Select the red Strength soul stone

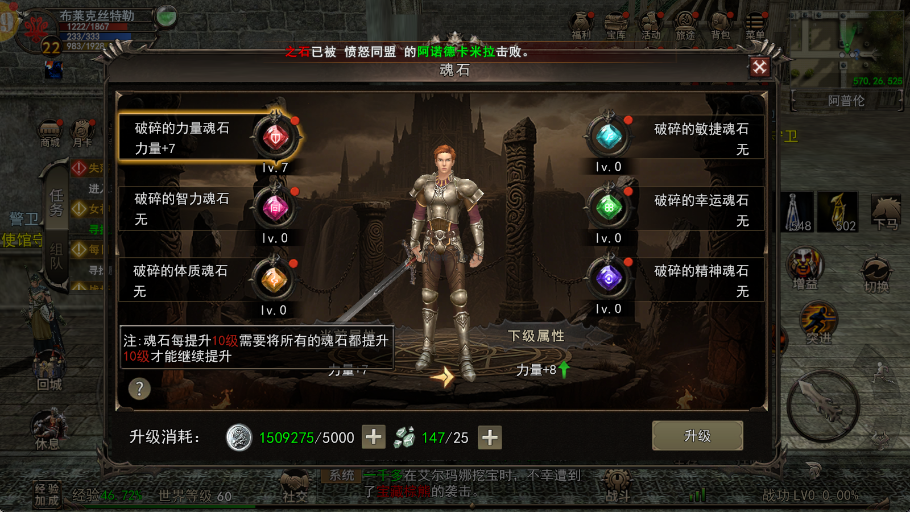click(x=272, y=136)
